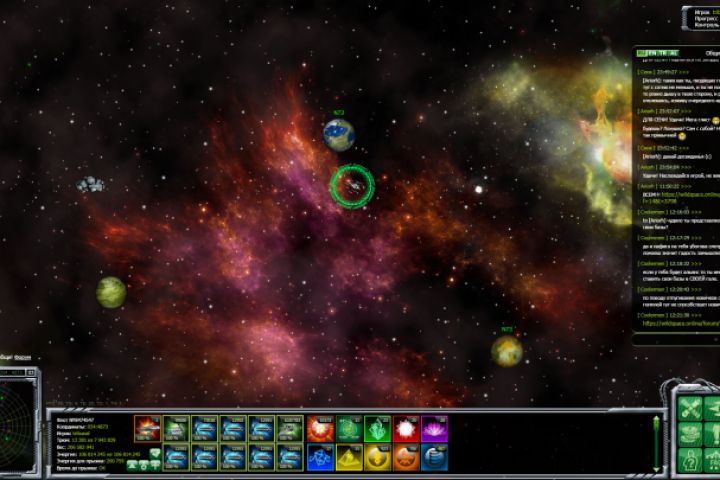This screenshot has width=720, height=480.
Task: Select the planet marked by green targeting ring
Action: coord(352,186)
